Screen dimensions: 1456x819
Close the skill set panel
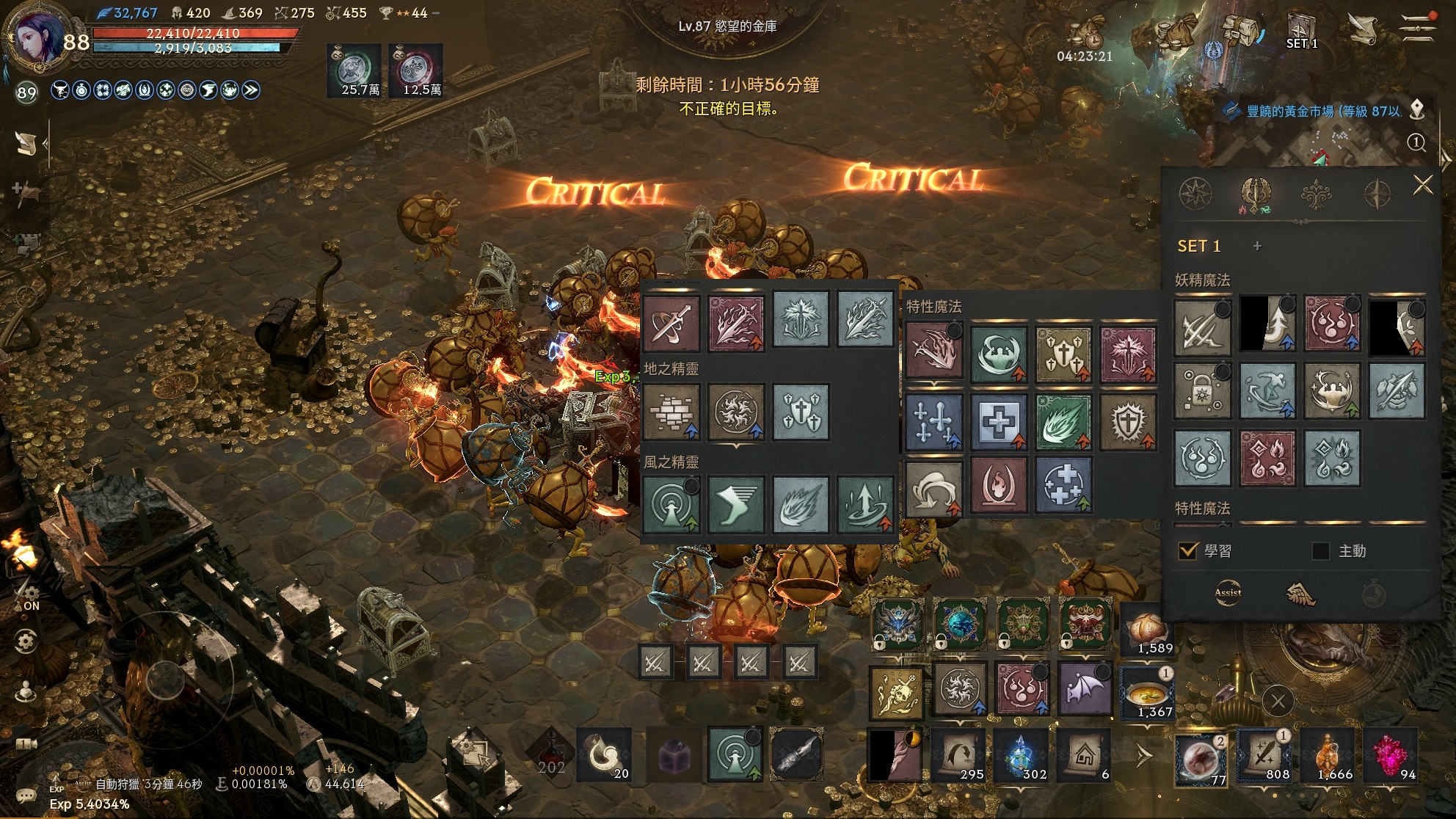[1422, 185]
